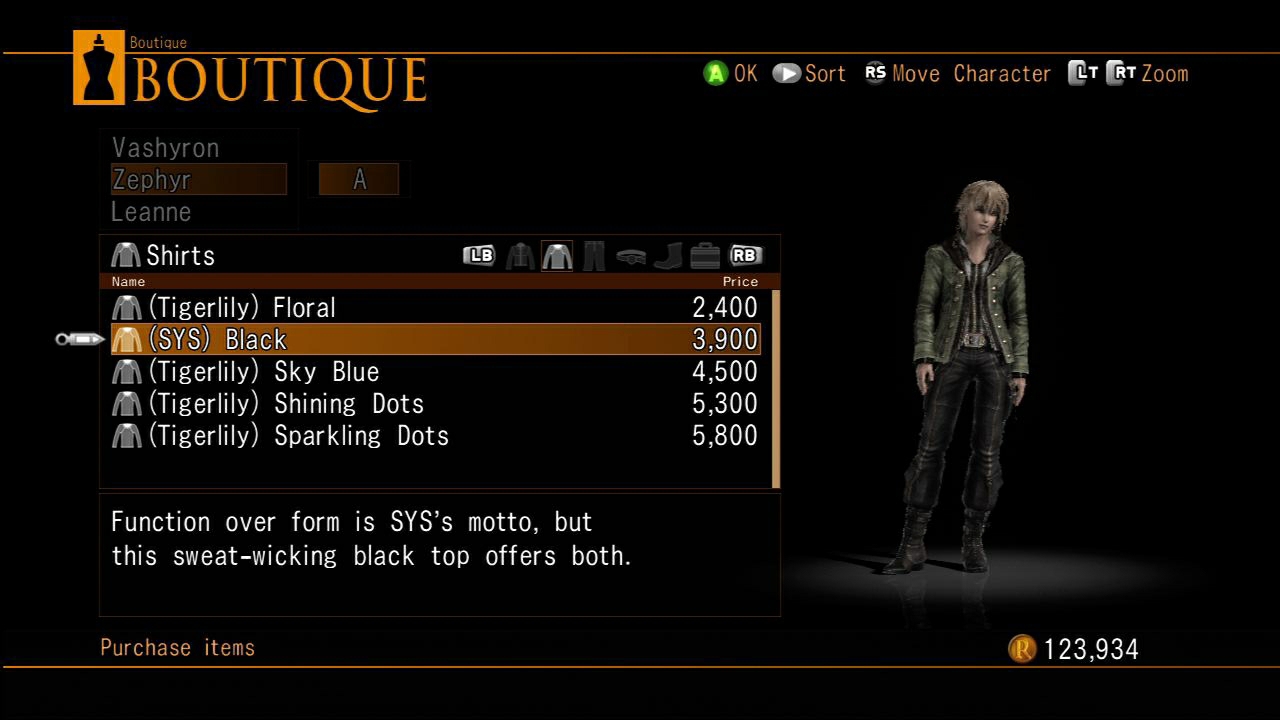This screenshot has height=720, width=1280.
Task: Select the belt accessory category icon
Action: [631, 255]
